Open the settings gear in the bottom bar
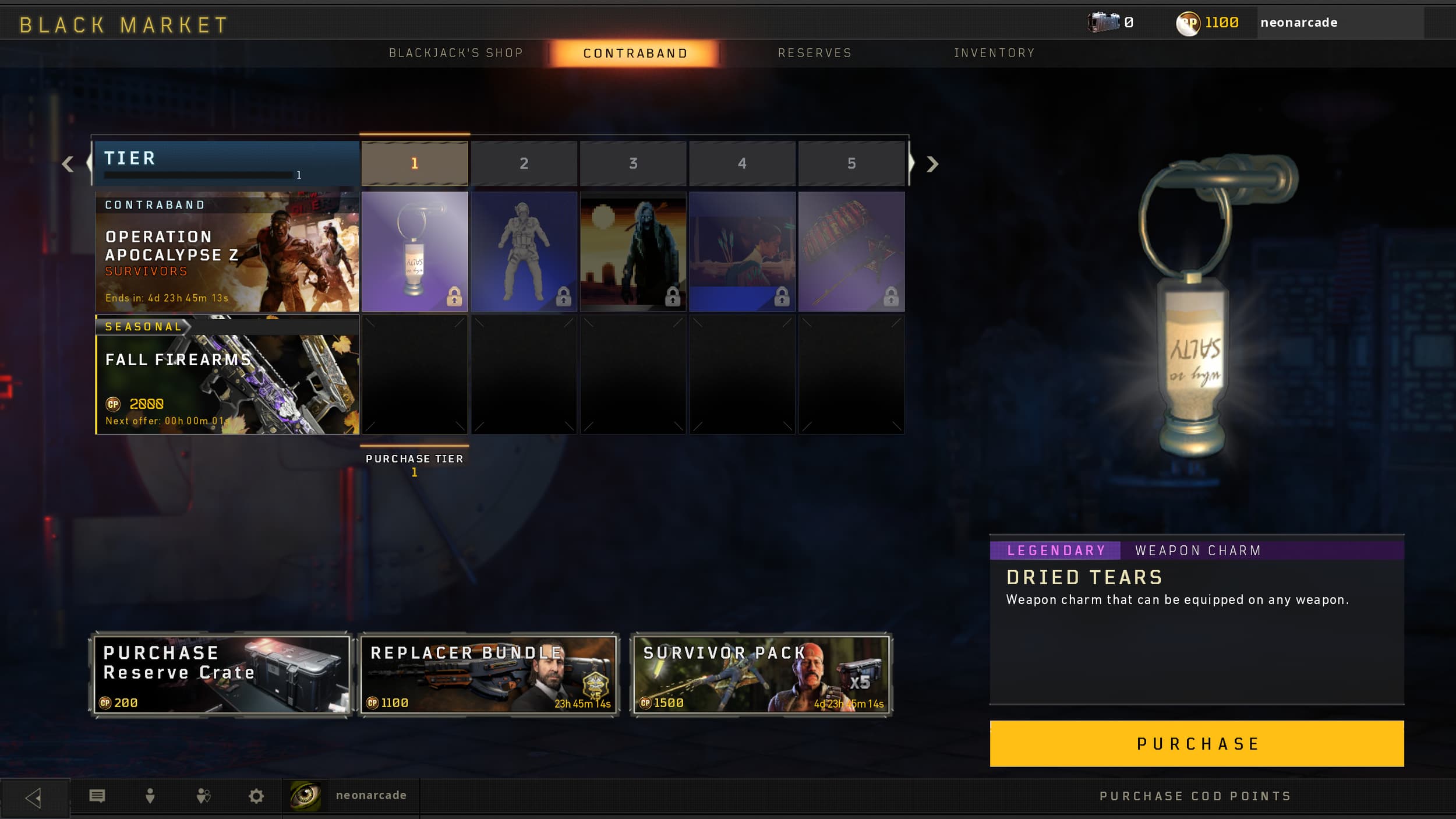 tap(256, 795)
